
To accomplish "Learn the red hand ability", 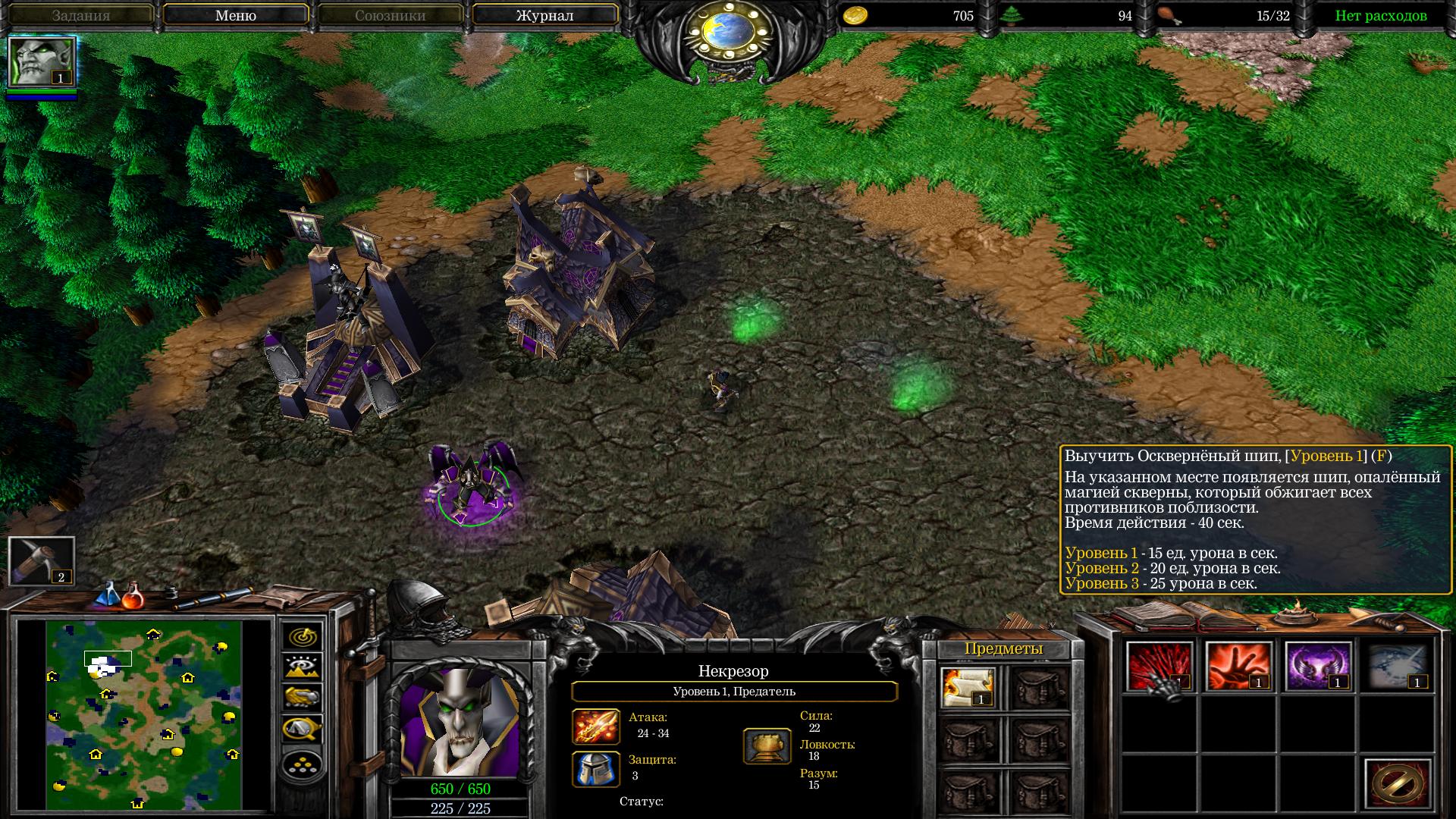I will pos(1238,666).
